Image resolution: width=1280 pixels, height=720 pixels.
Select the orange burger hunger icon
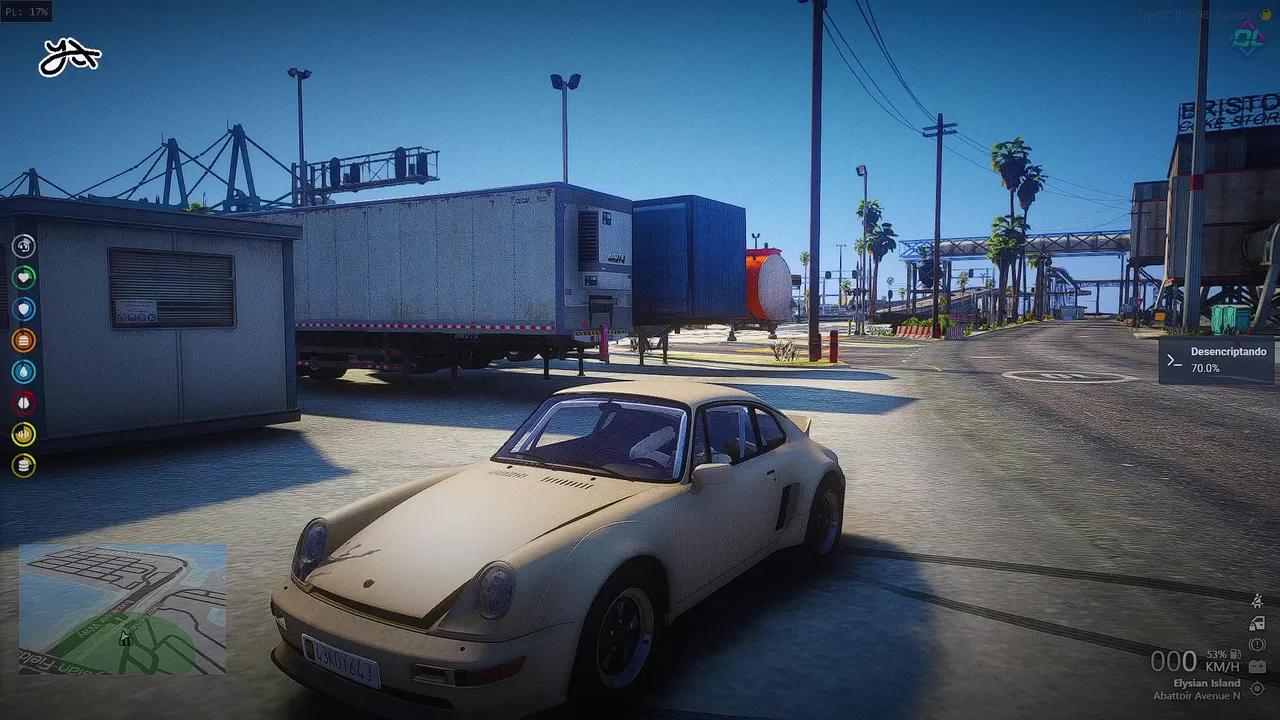click(23, 340)
